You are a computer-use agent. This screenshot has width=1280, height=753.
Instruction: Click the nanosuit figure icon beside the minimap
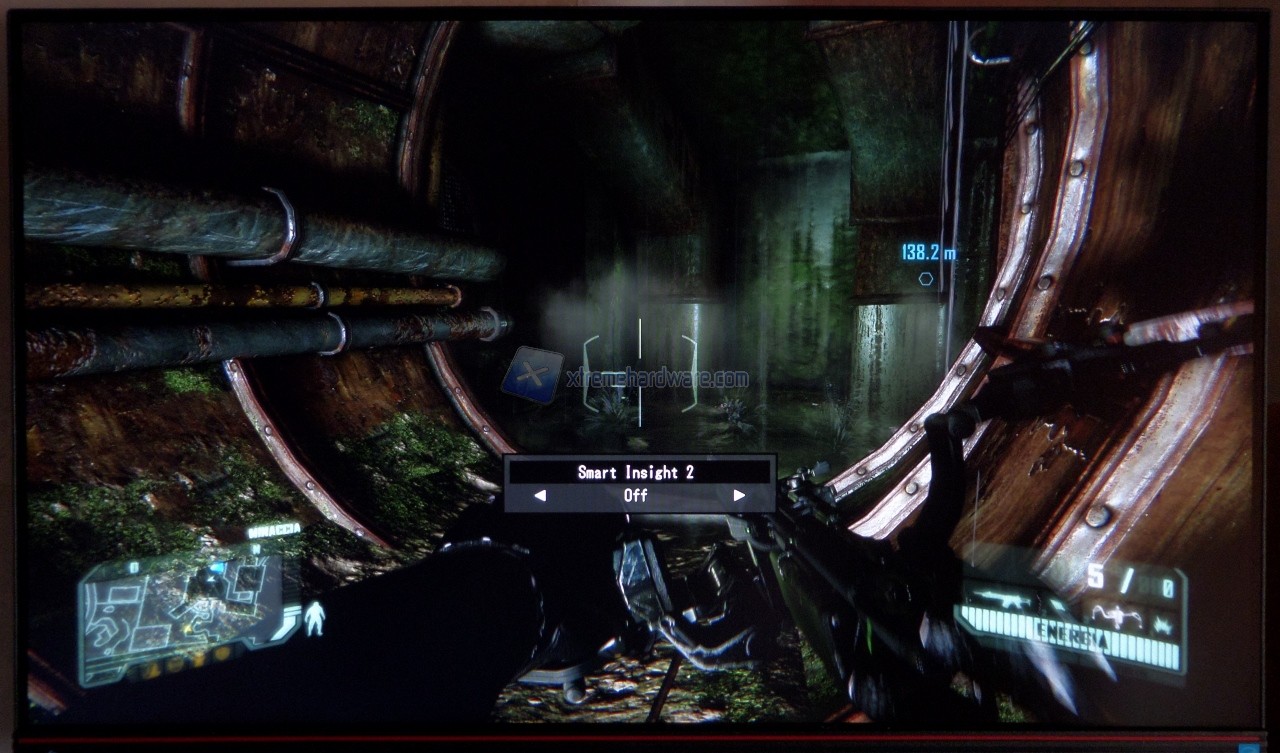pos(314,617)
